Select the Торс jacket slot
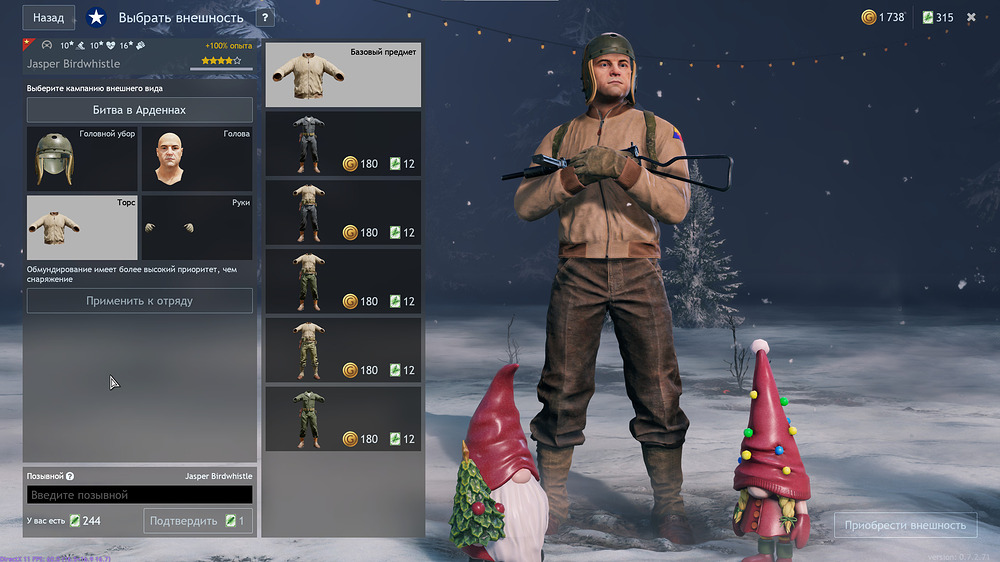Viewport: 1000px width, 562px height. (82, 227)
